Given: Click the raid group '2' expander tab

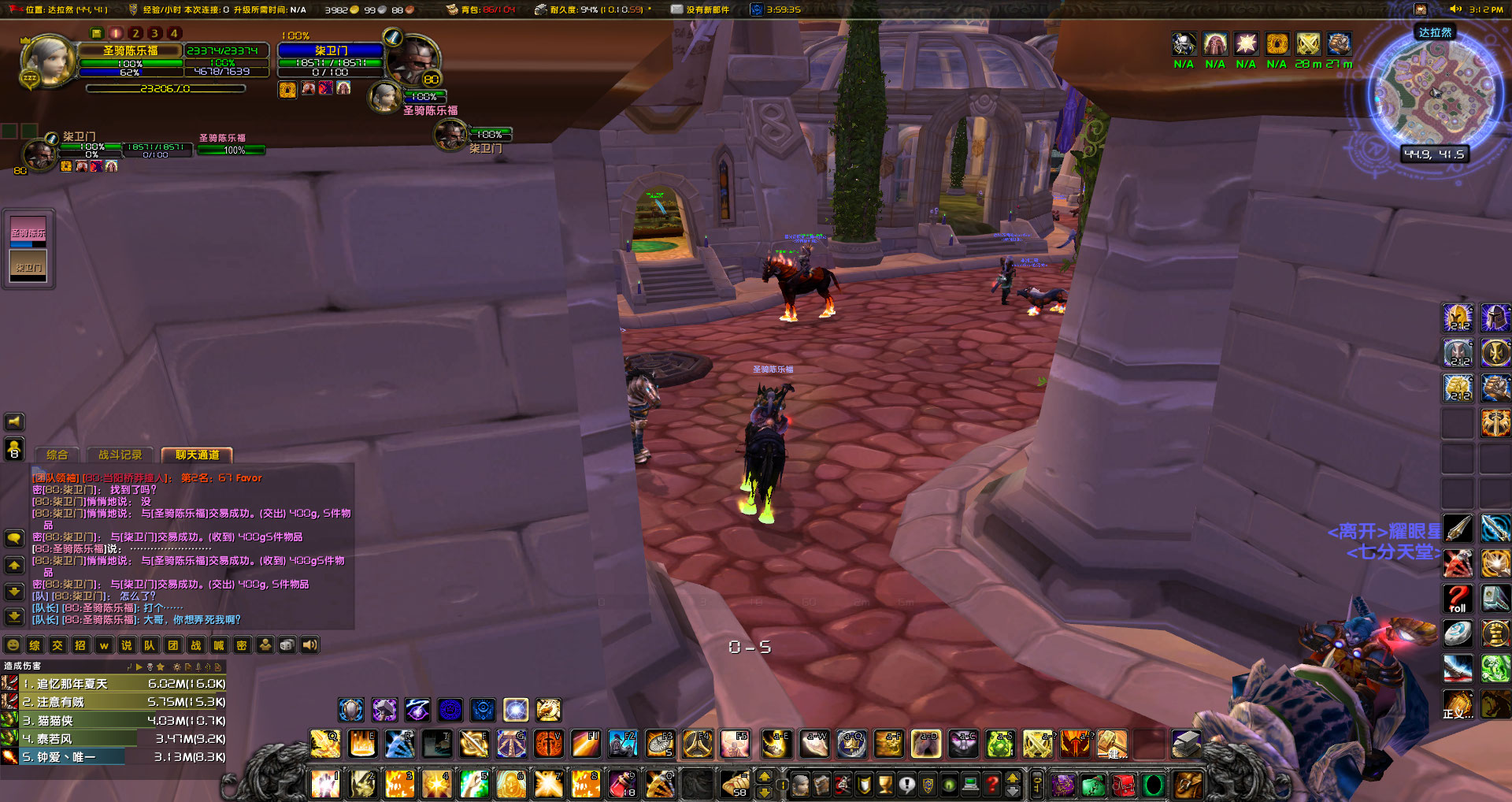Looking at the screenshot, I should pos(135,33).
